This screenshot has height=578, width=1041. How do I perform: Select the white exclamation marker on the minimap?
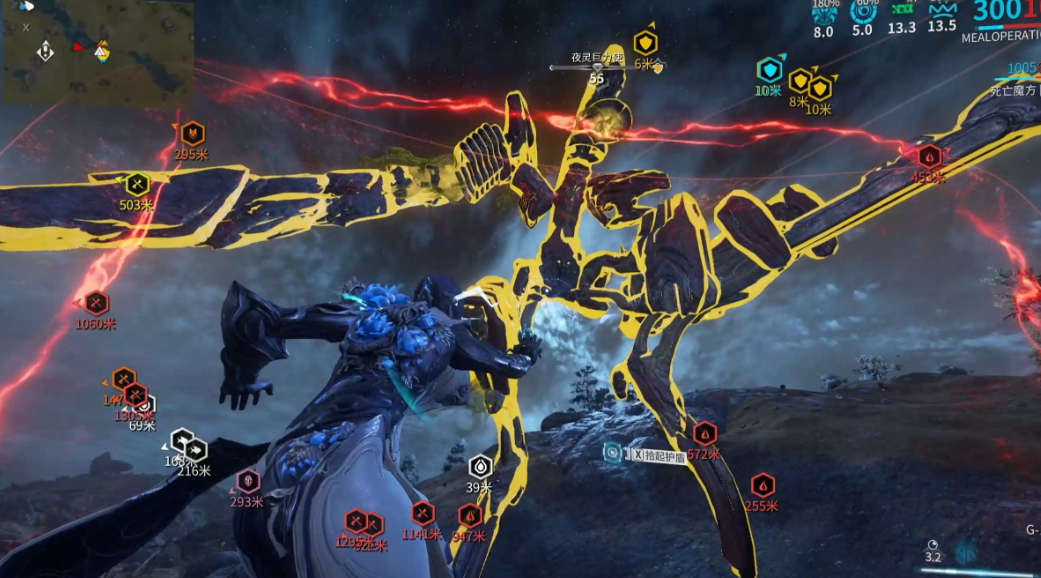tap(45, 51)
